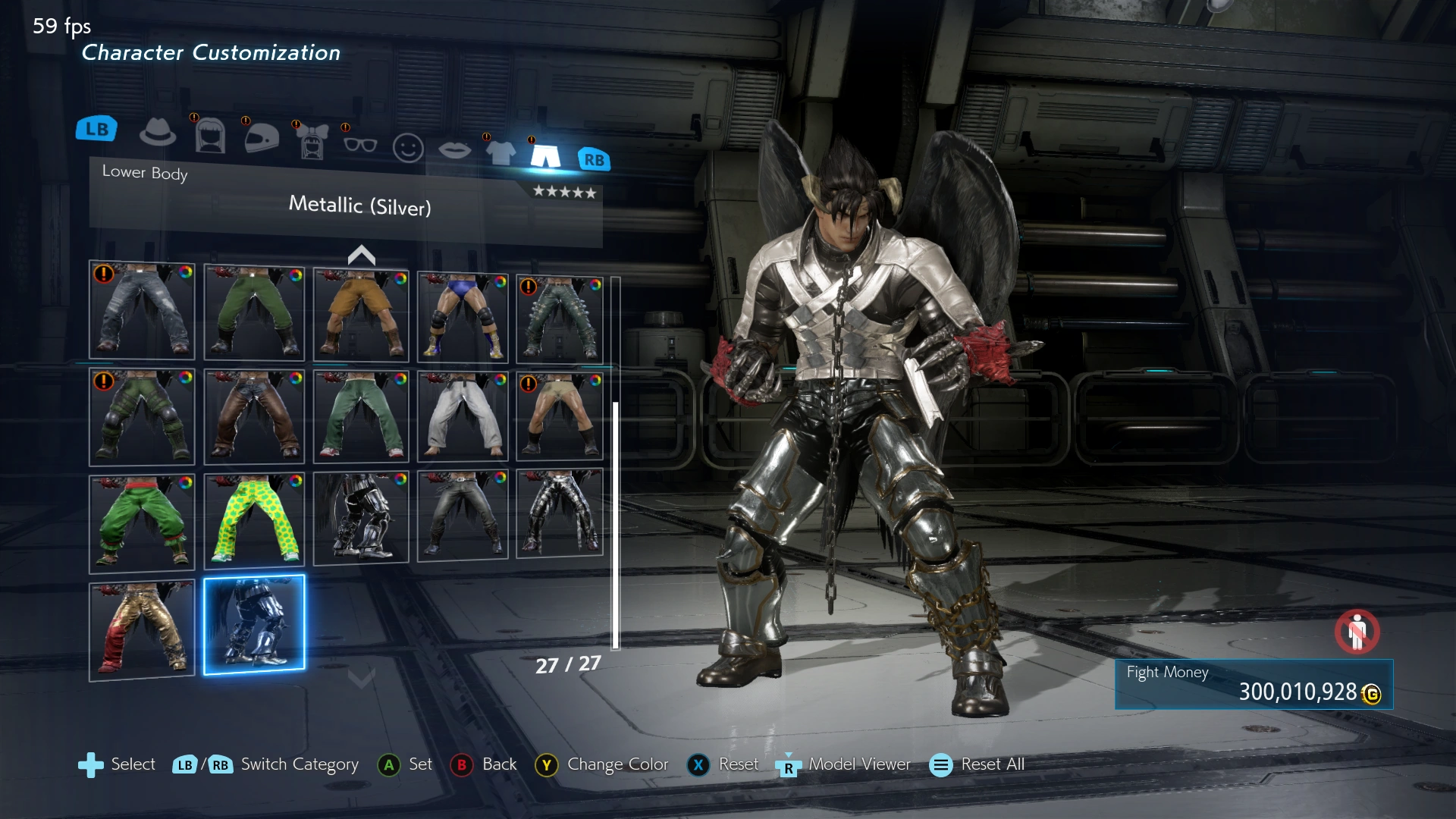
Task: Pick the yellow polka dot pants
Action: coord(254,520)
